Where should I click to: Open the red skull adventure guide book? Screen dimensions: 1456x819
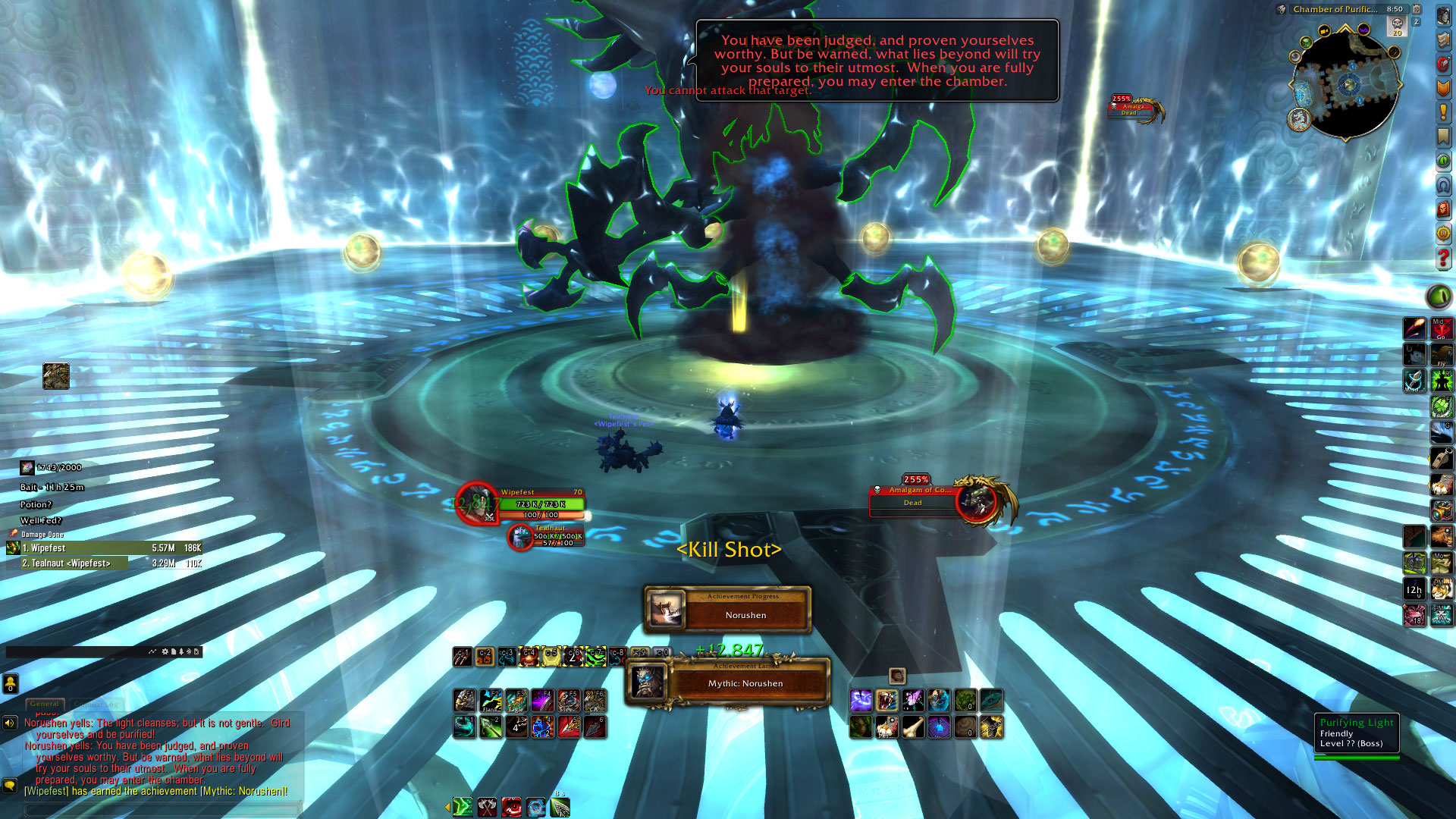1443,209
